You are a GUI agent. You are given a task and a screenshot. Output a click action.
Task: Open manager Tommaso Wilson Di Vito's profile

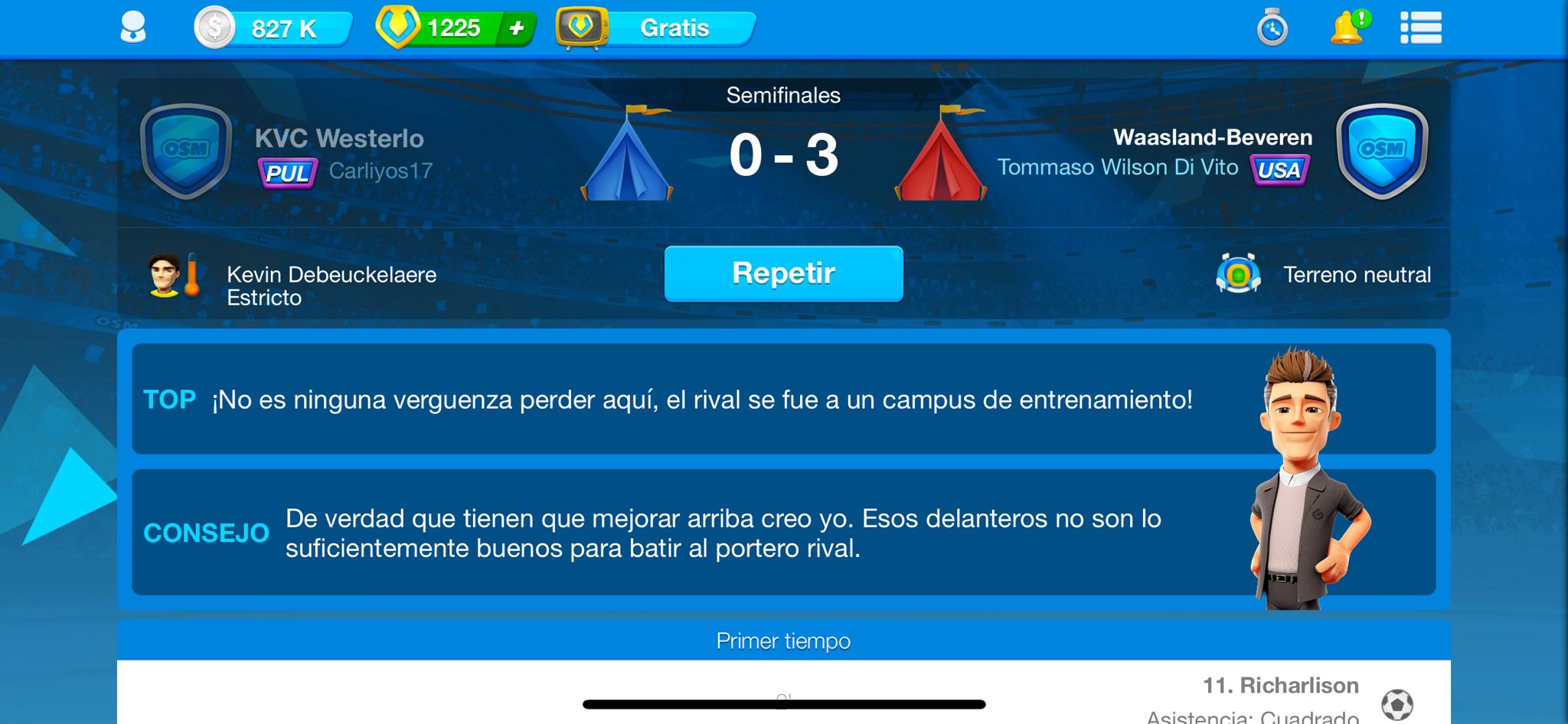tap(1117, 168)
